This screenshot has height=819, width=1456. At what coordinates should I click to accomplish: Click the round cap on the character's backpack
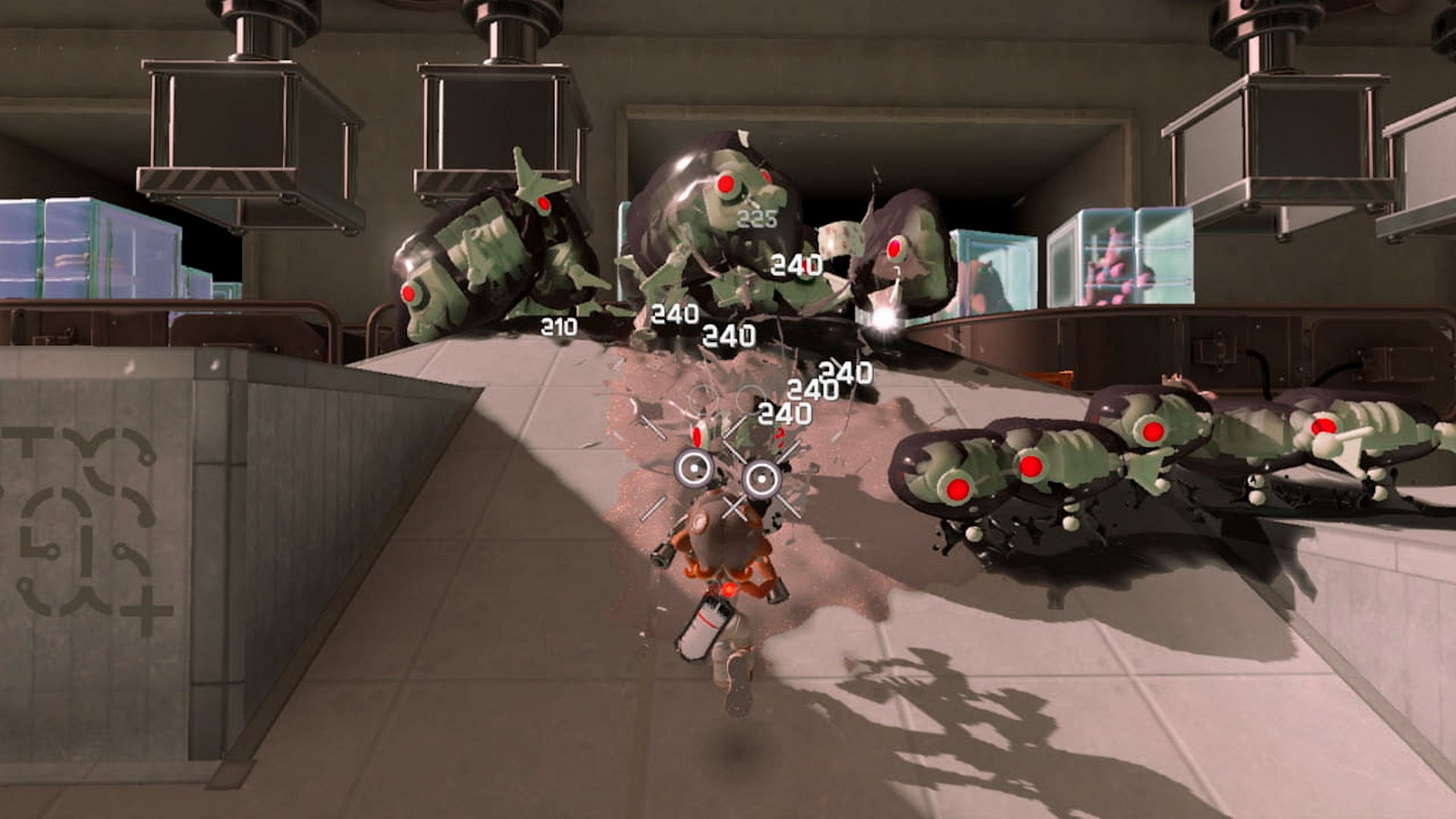coord(699,523)
